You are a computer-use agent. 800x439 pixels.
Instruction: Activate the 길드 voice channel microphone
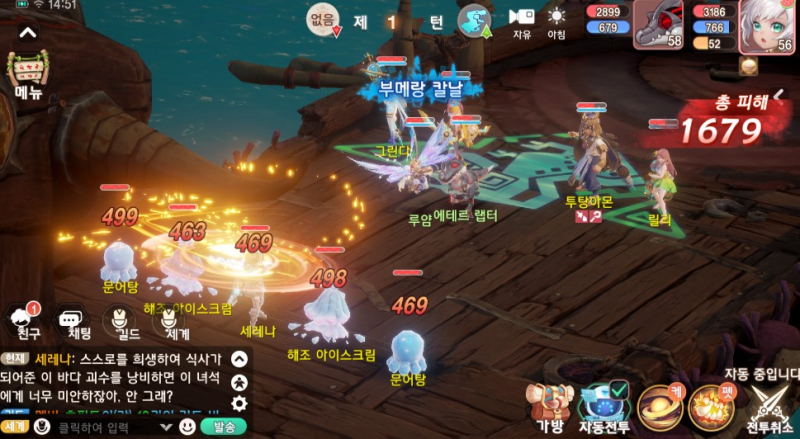tap(122, 319)
